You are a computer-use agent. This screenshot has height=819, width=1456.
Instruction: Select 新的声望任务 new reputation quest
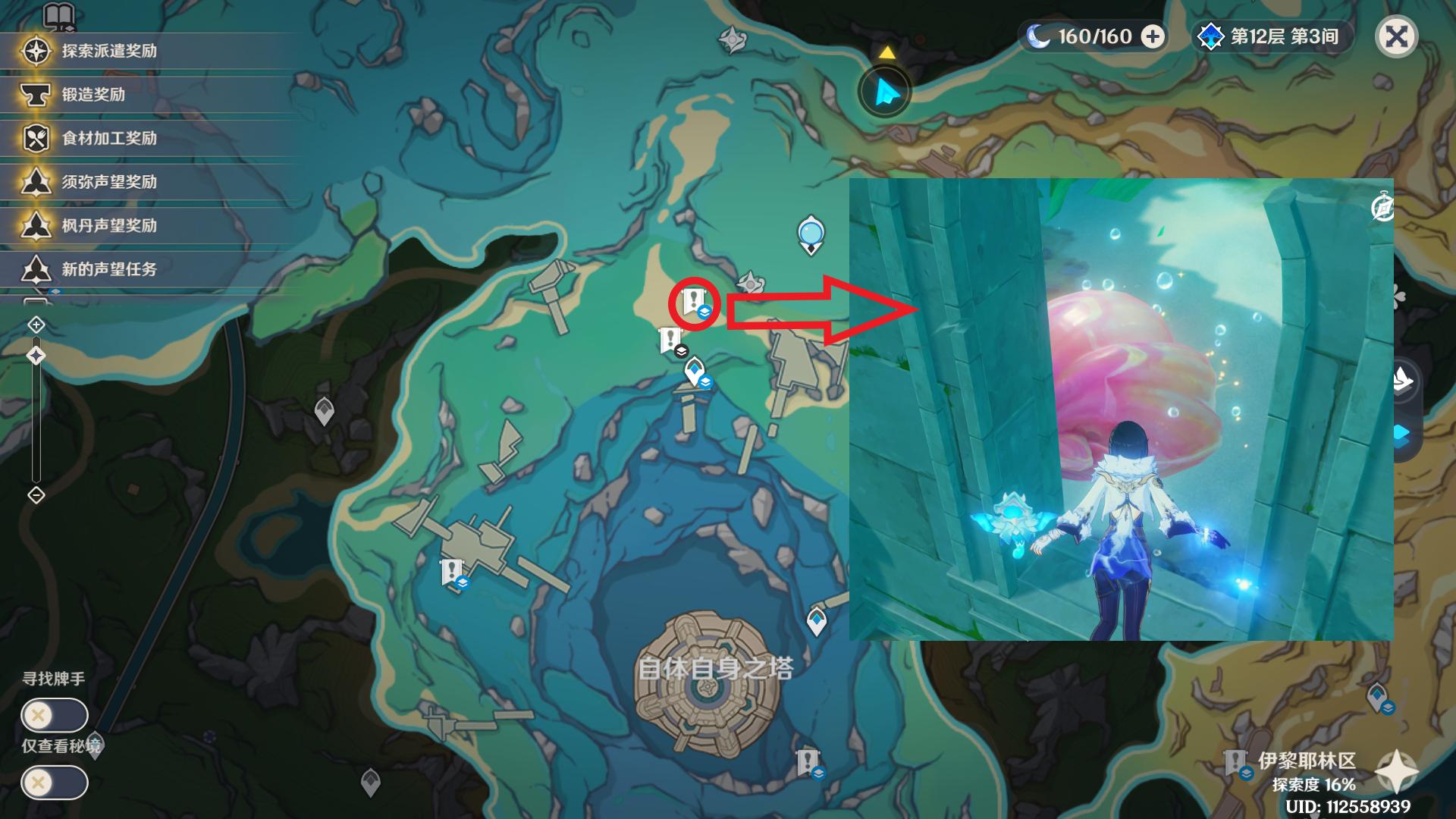point(108,268)
